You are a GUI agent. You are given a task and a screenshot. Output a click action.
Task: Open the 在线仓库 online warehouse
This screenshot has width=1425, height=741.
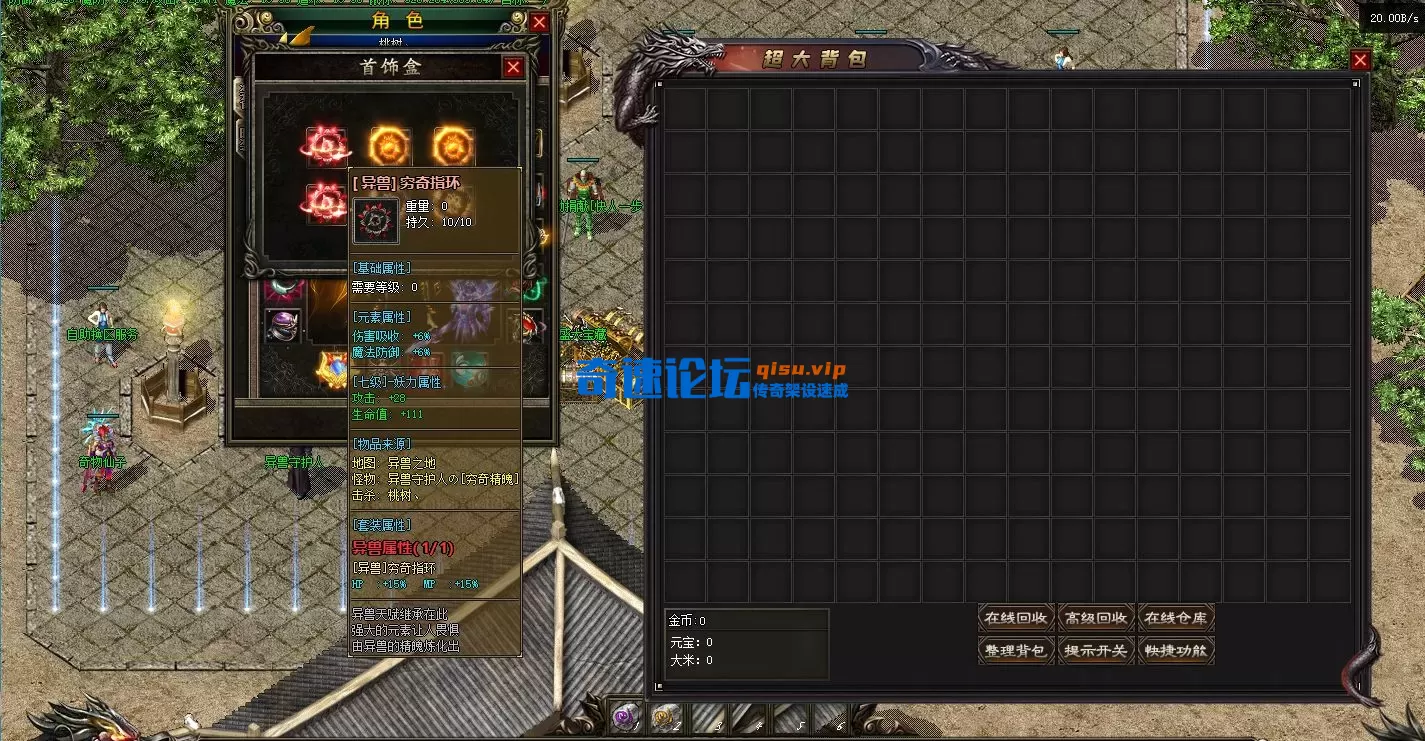point(1176,617)
